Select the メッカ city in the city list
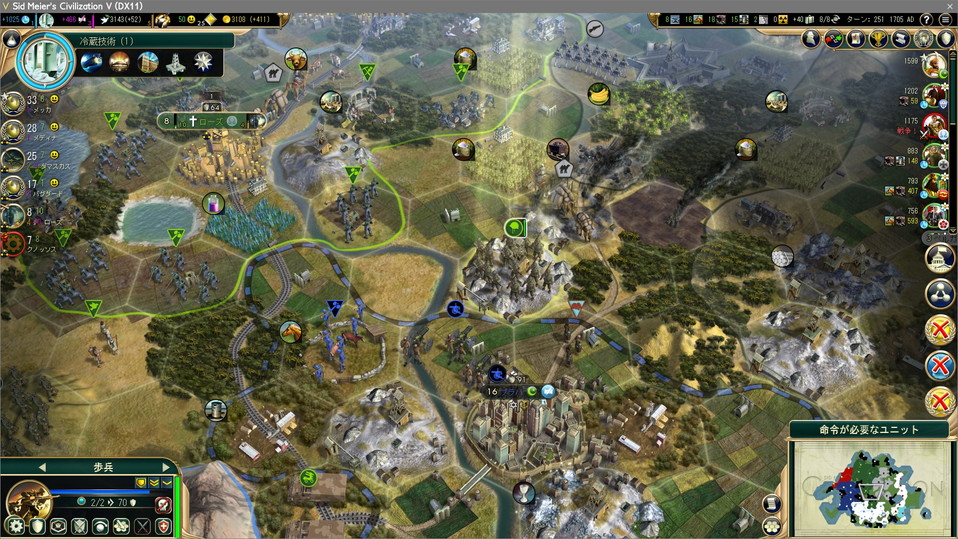Screen dimensions: 958x539 coord(14,104)
